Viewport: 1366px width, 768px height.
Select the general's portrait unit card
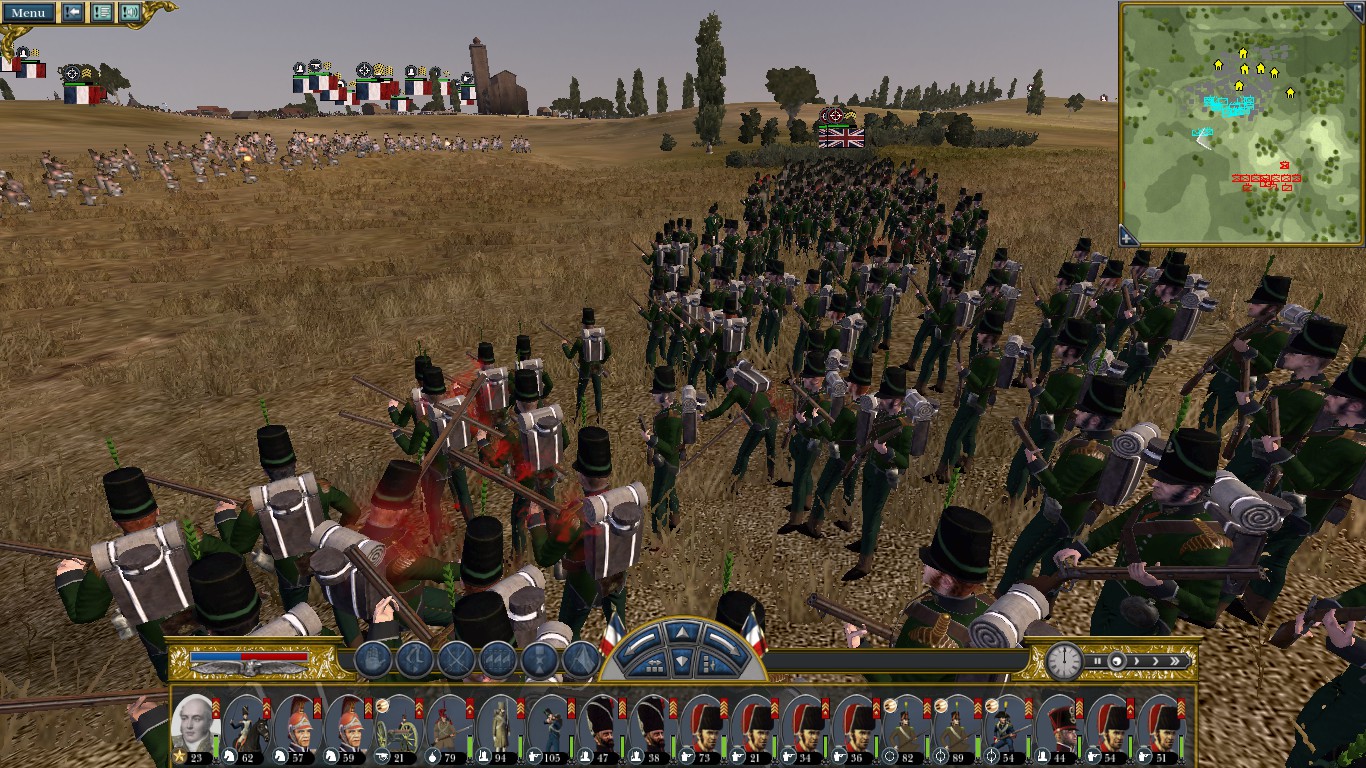(194, 723)
